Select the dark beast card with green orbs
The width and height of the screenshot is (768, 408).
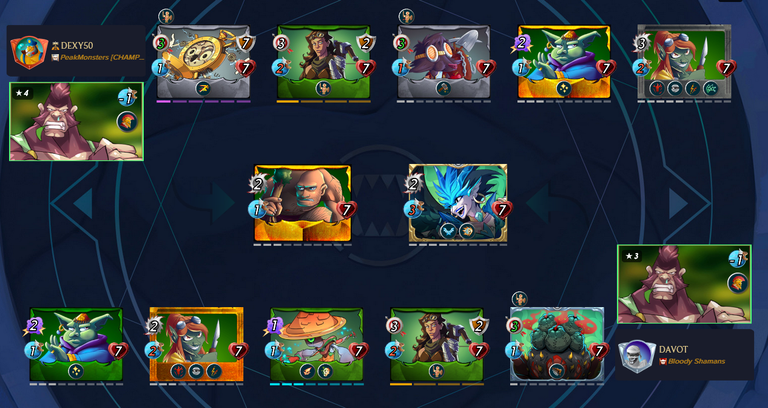(557, 346)
